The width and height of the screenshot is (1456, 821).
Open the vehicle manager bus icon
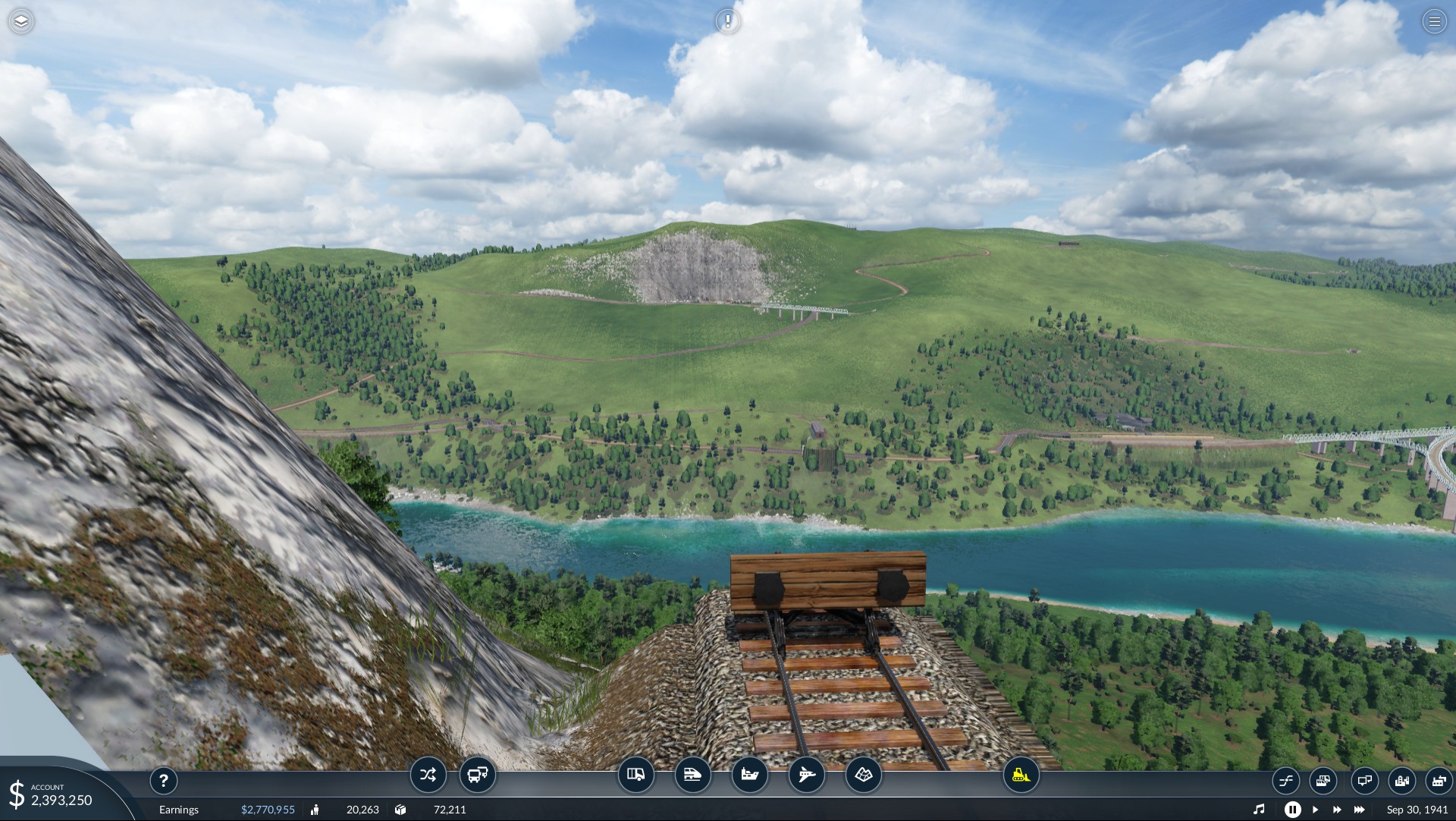tap(478, 775)
